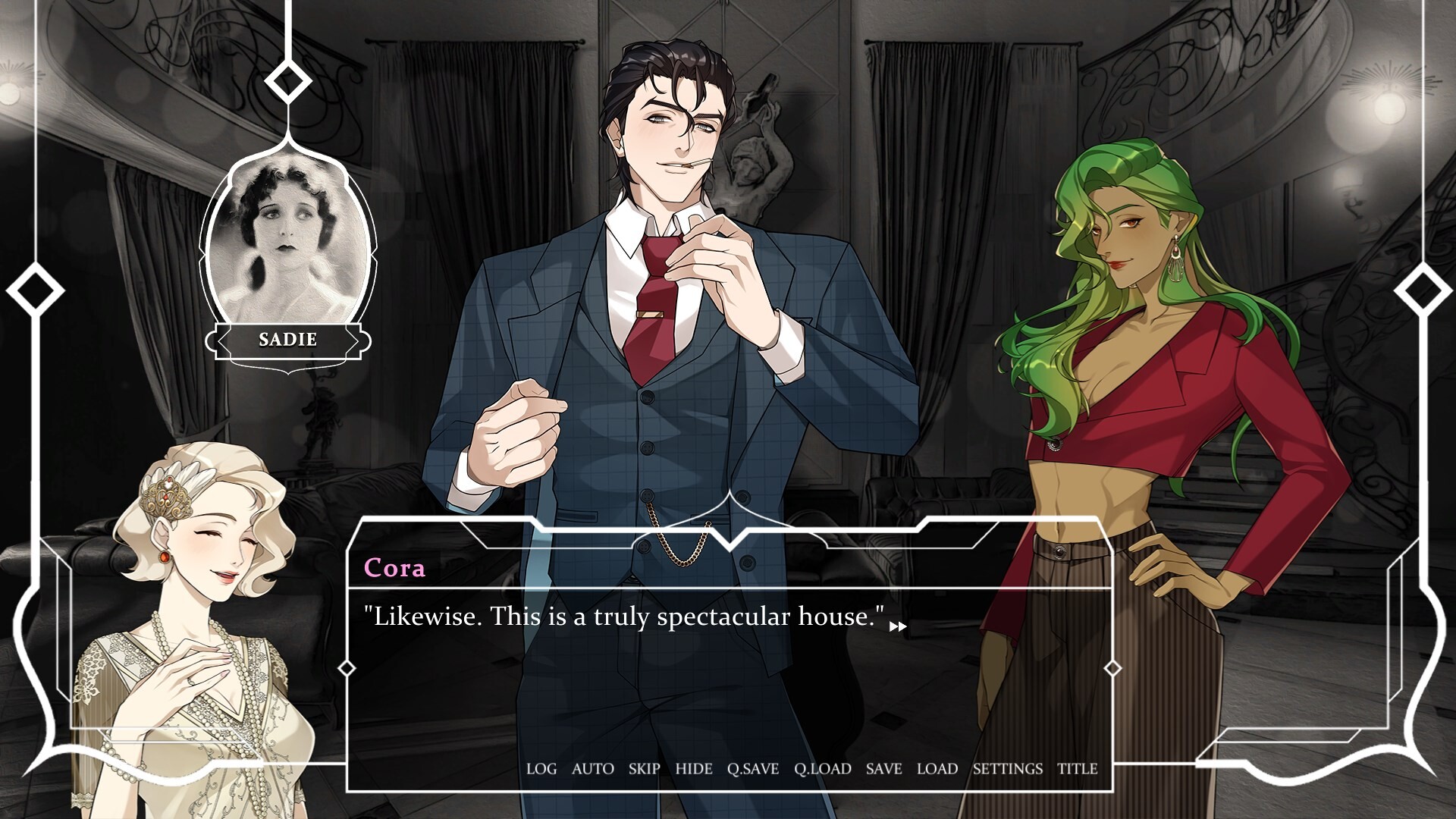This screenshot has width=1456, height=819.
Task: HIDE the dialogue box
Action: [693, 768]
